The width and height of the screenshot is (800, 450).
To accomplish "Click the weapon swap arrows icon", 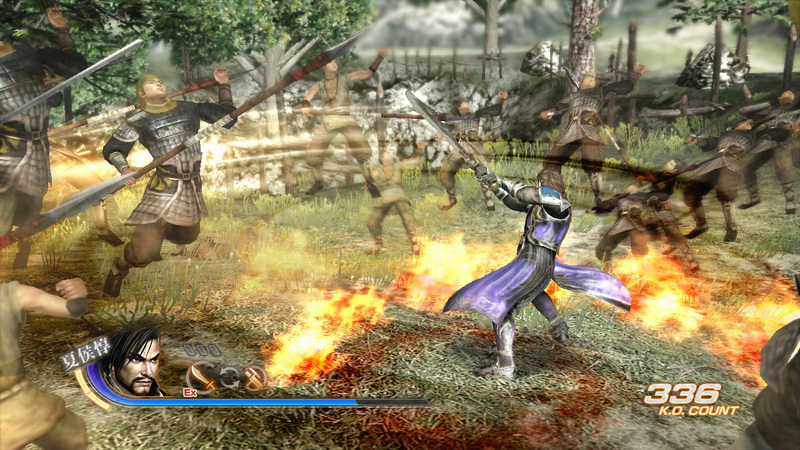I will [x=229, y=377].
